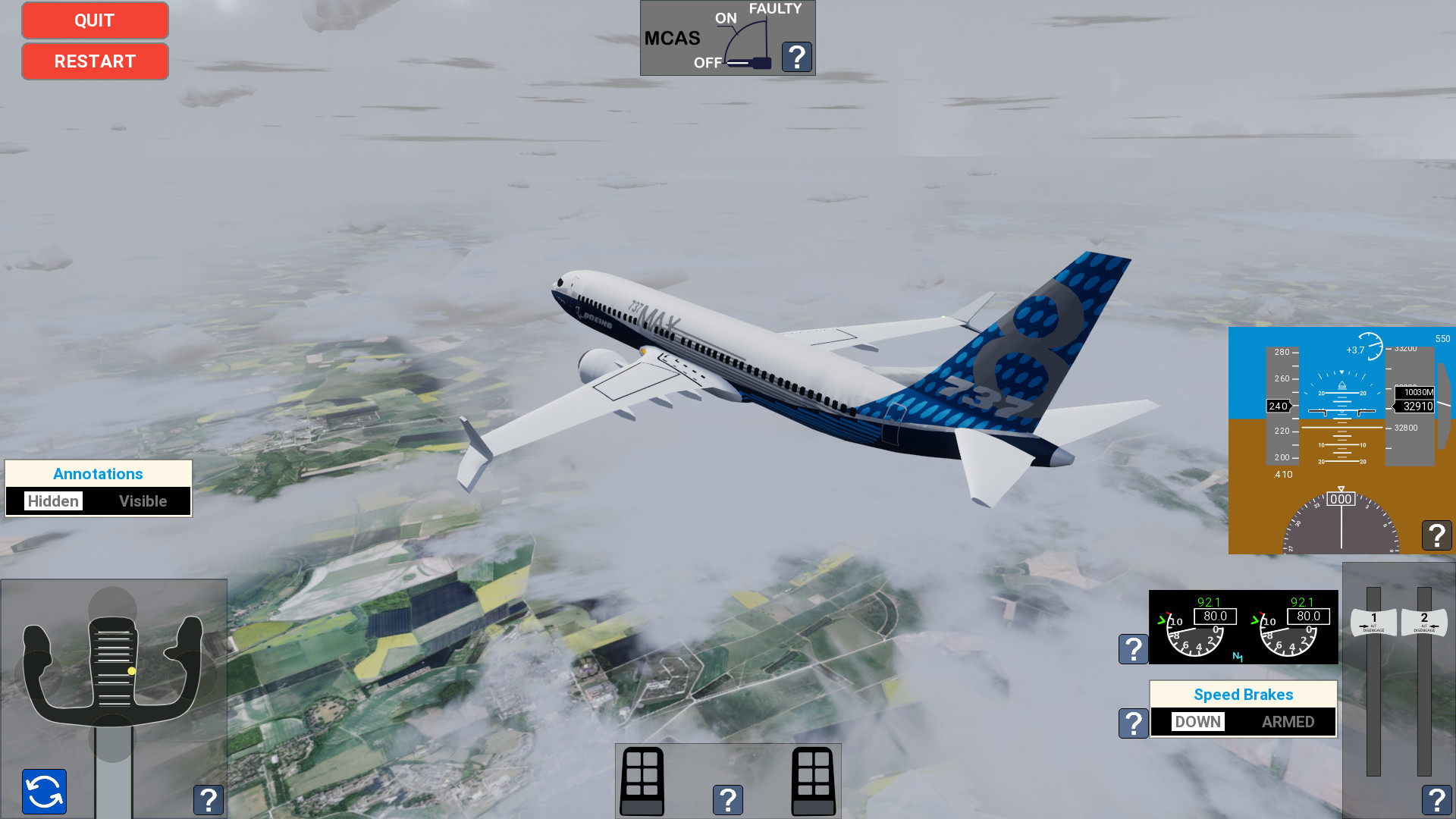Open help for the control yoke
The image size is (1456, 819).
pos(209,800)
